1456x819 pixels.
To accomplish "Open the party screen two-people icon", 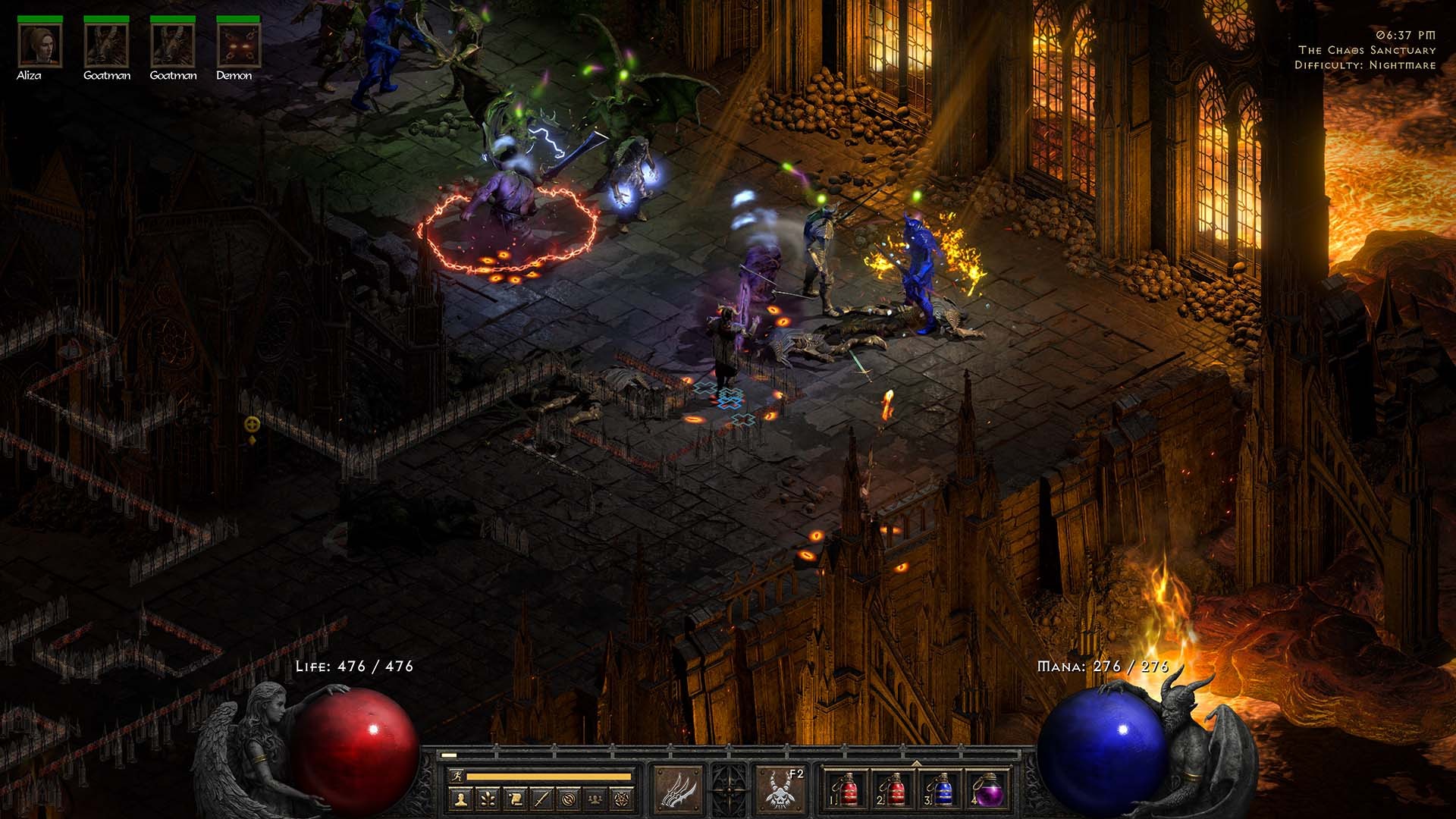I will point(596,799).
